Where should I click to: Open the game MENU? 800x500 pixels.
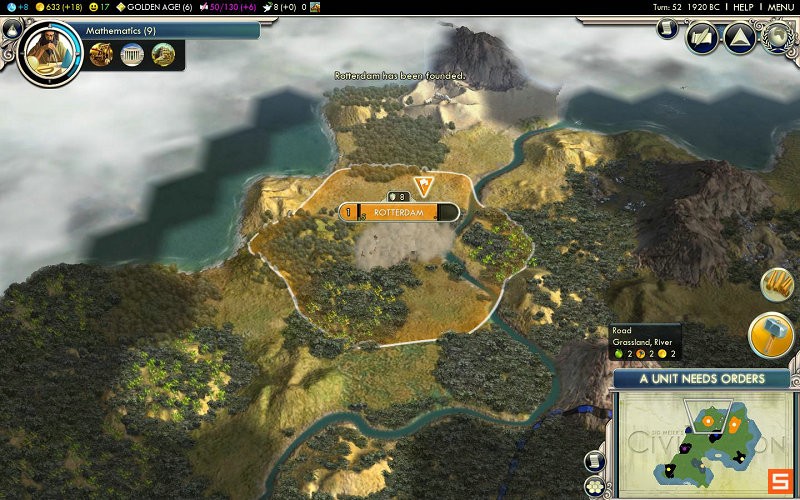[x=781, y=7]
